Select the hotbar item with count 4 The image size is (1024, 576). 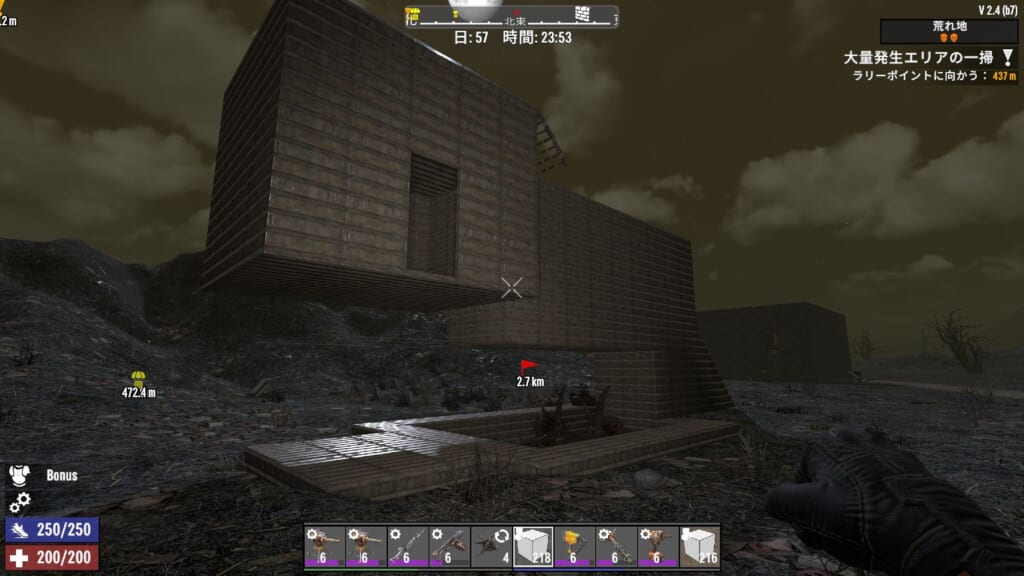[x=491, y=547]
